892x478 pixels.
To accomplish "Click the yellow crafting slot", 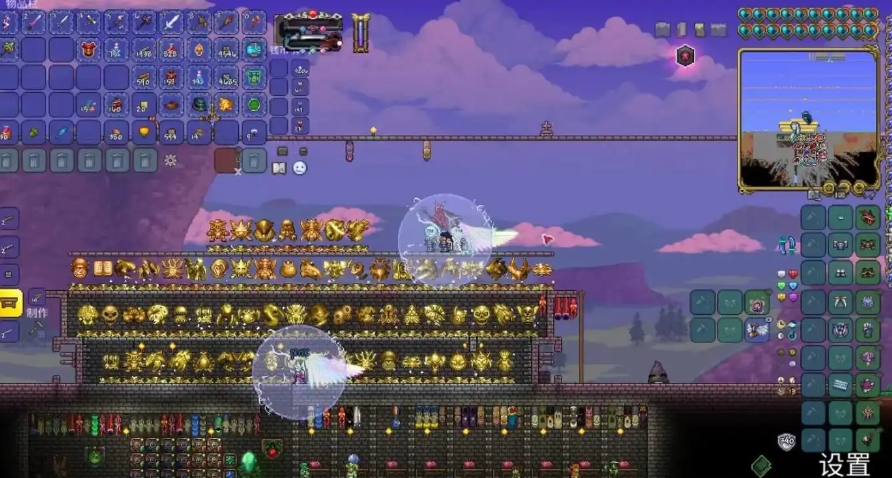I will (10, 303).
